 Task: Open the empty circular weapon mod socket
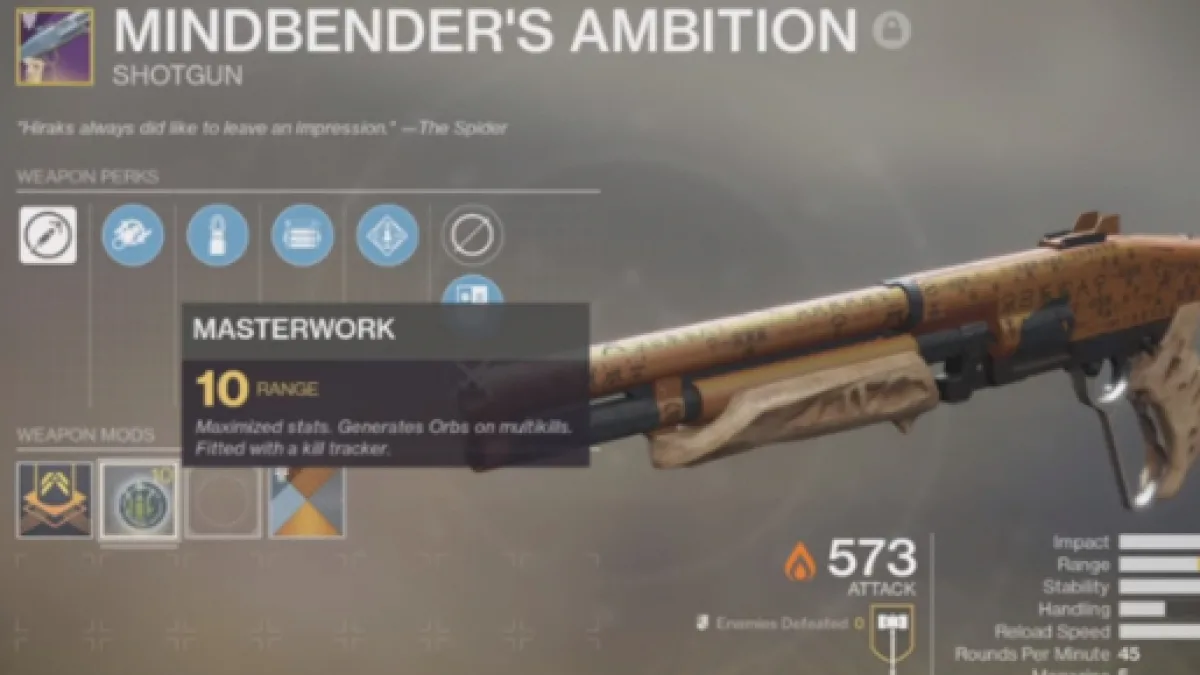pyautogui.click(x=223, y=499)
